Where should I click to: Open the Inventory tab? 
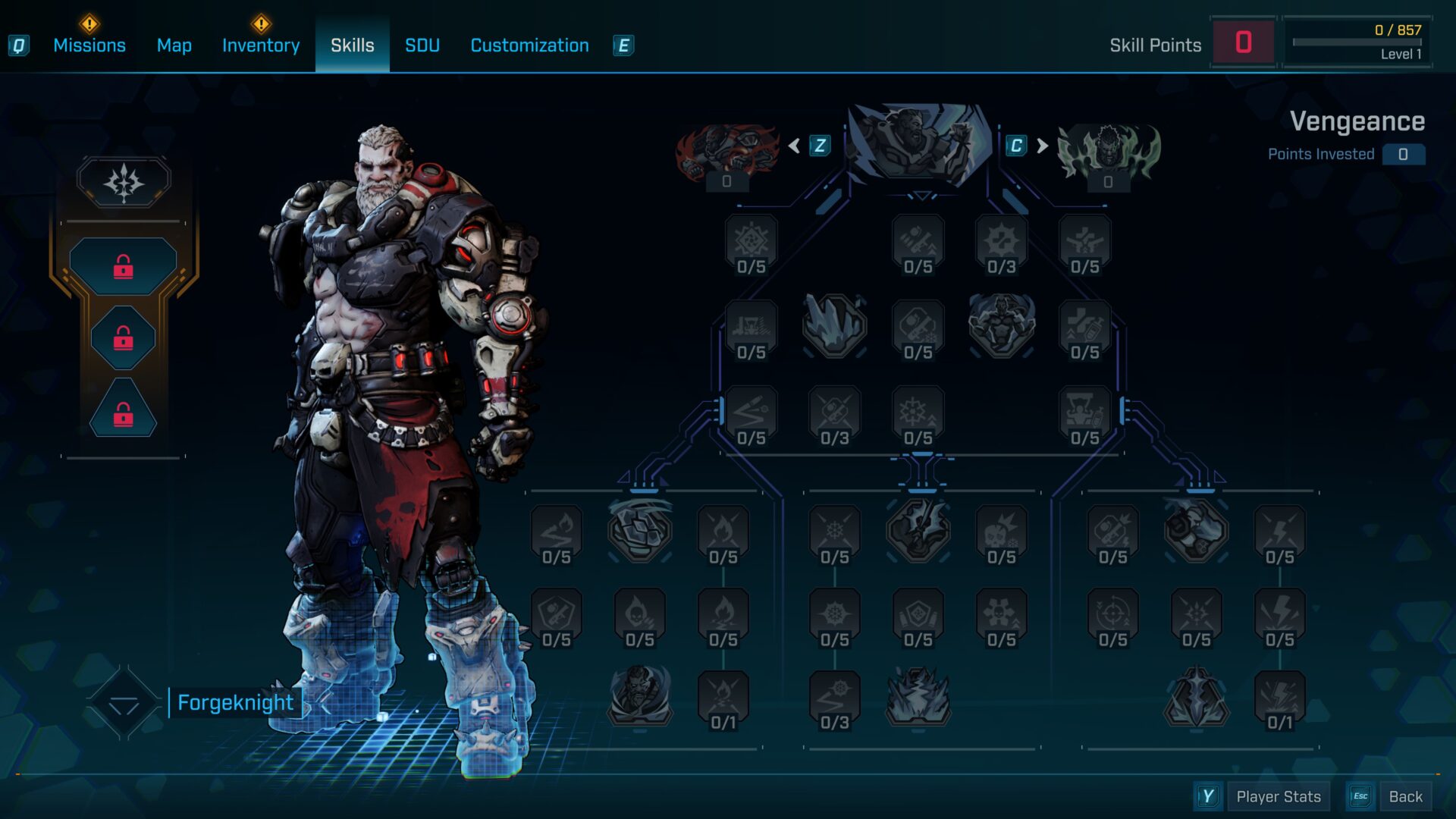pyautogui.click(x=261, y=45)
